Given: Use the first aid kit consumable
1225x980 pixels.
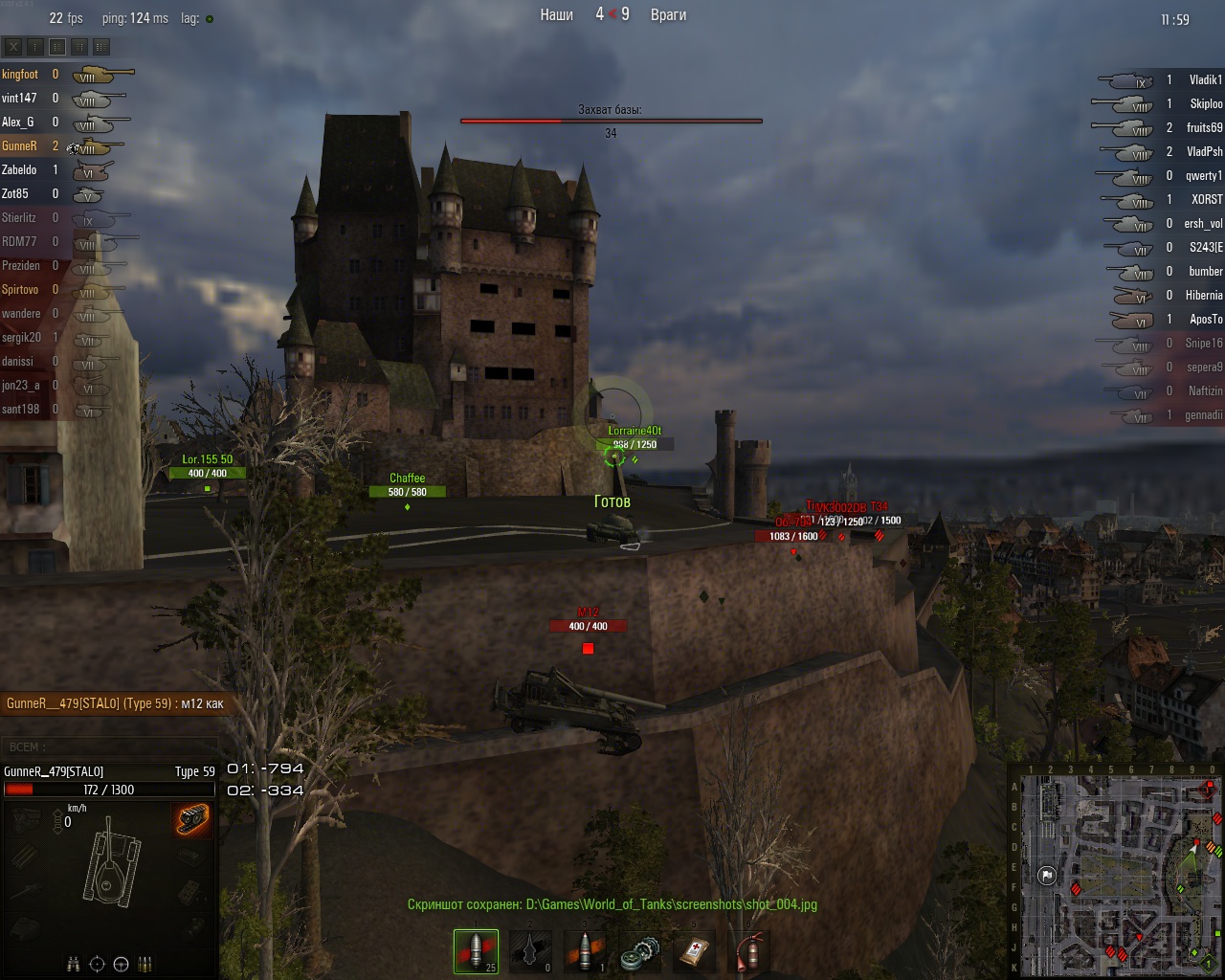Looking at the screenshot, I should click(x=694, y=951).
